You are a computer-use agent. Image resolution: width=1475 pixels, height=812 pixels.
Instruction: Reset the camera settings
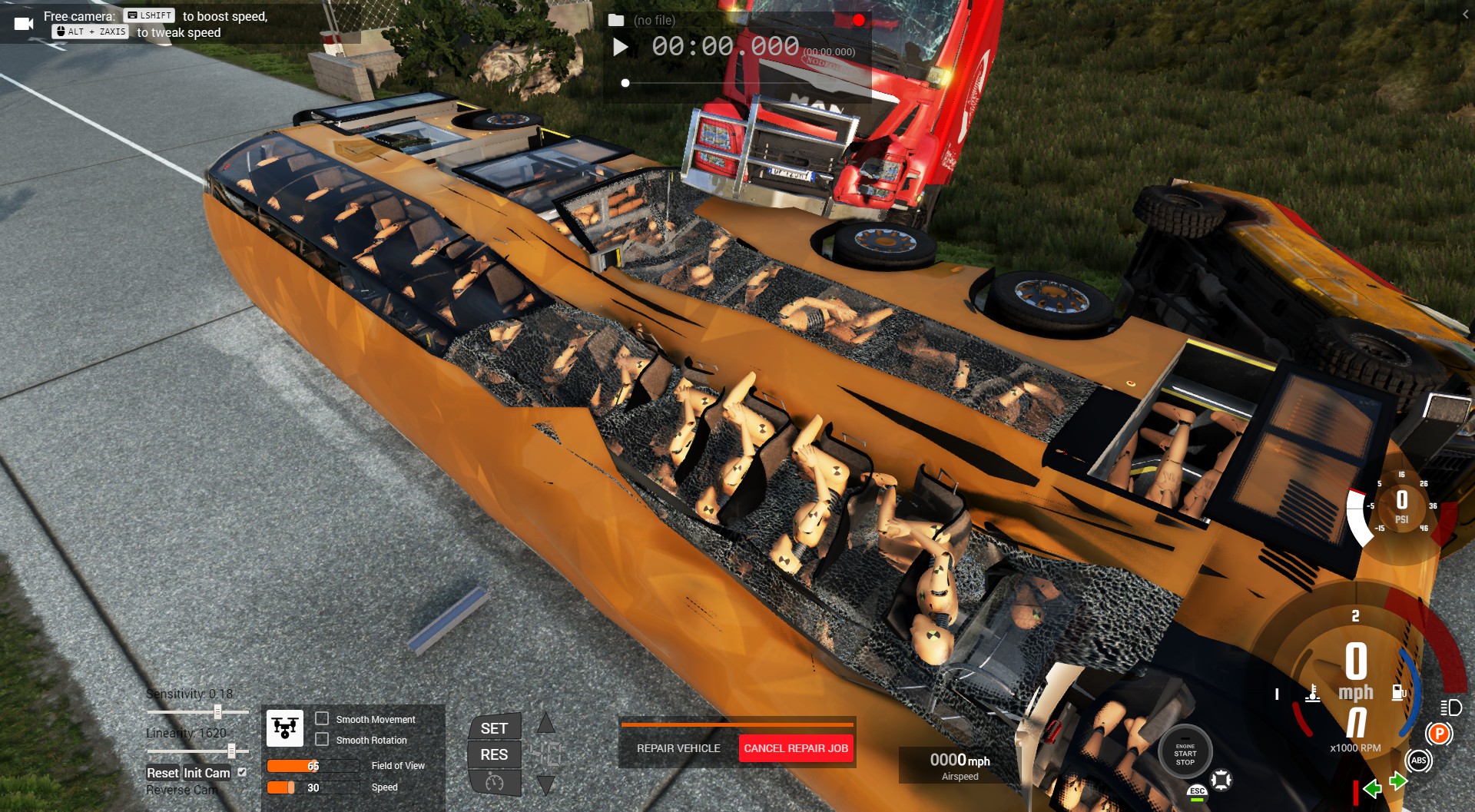[162, 773]
